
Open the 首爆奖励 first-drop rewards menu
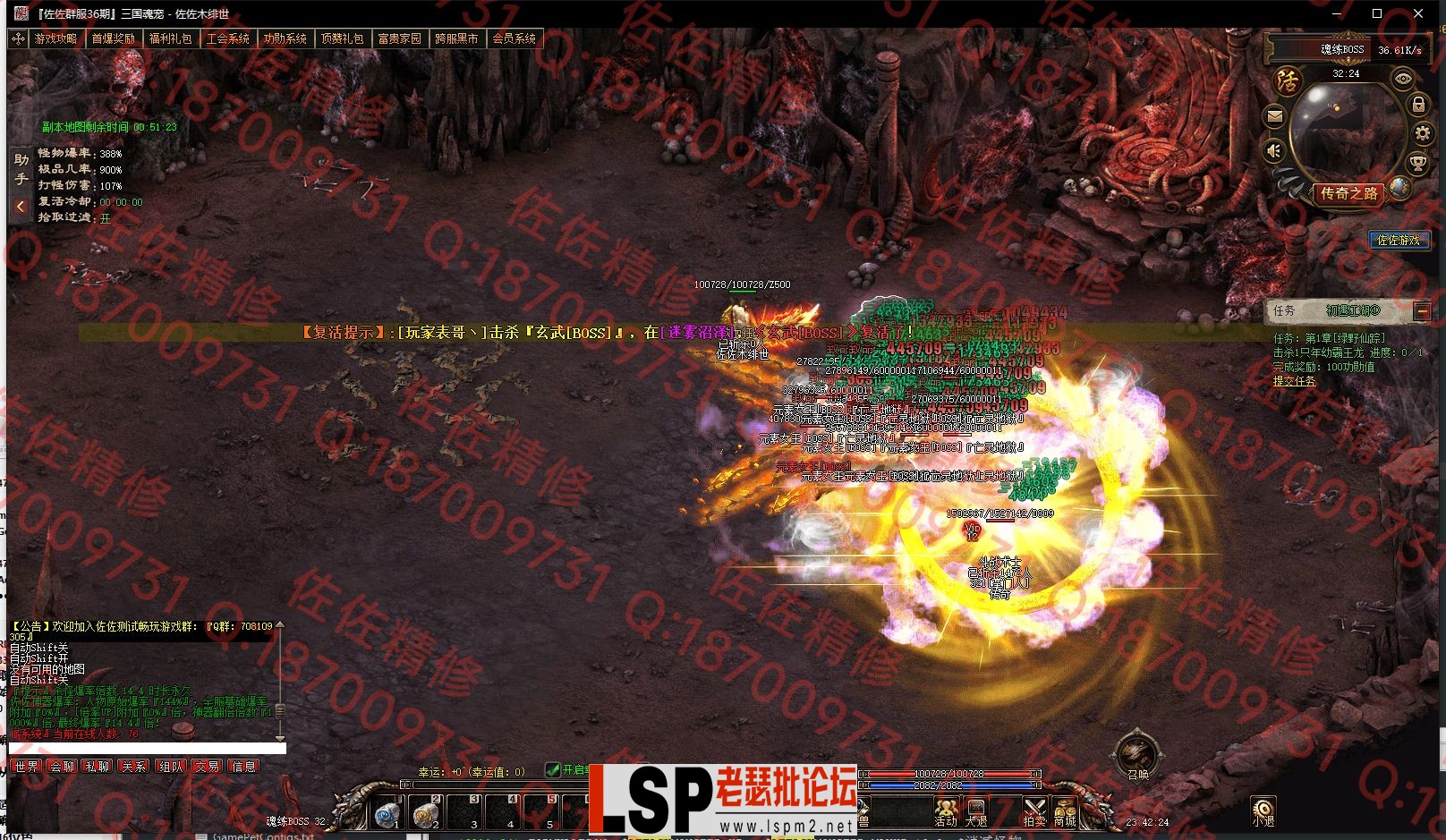tap(113, 38)
